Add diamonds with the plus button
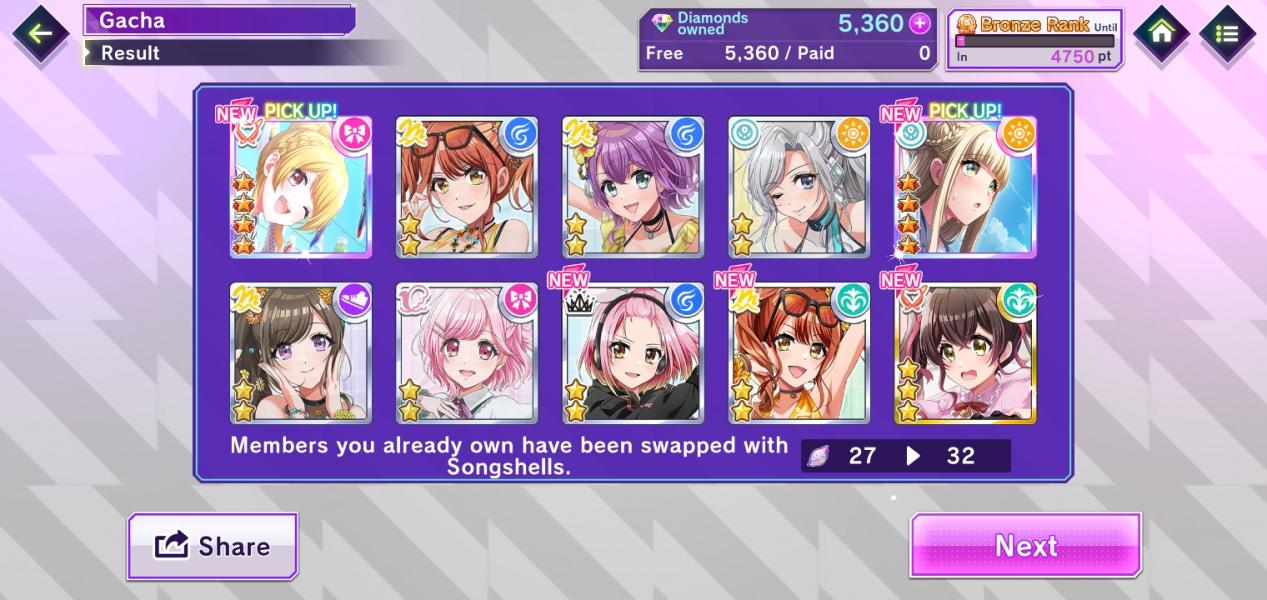This screenshot has width=1267, height=600. pyautogui.click(x=919, y=24)
